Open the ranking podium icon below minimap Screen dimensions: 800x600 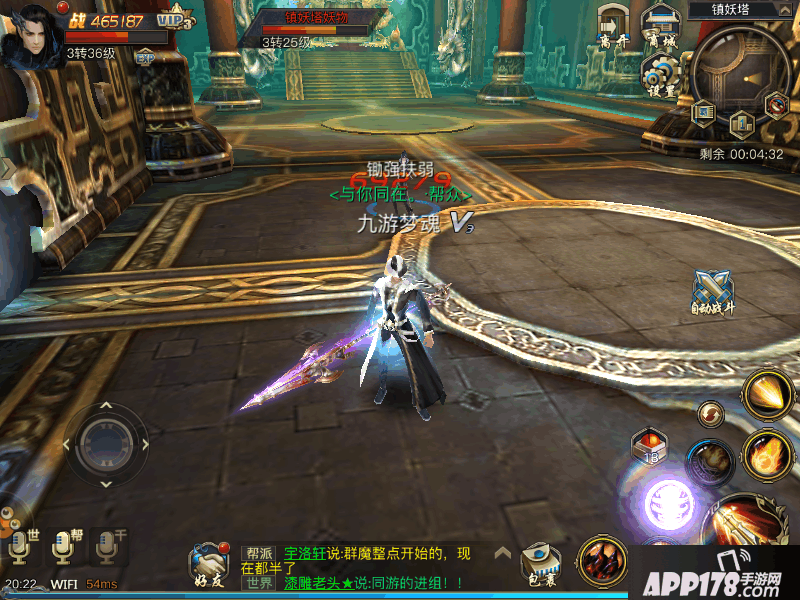pyautogui.click(x=741, y=123)
